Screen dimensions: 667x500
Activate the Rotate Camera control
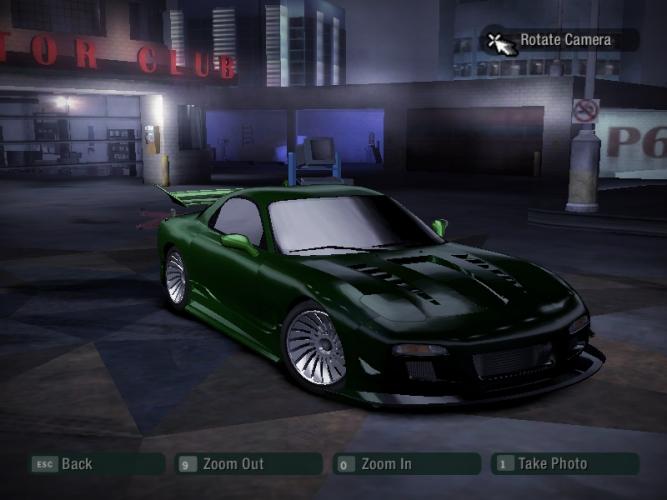(x=560, y=41)
